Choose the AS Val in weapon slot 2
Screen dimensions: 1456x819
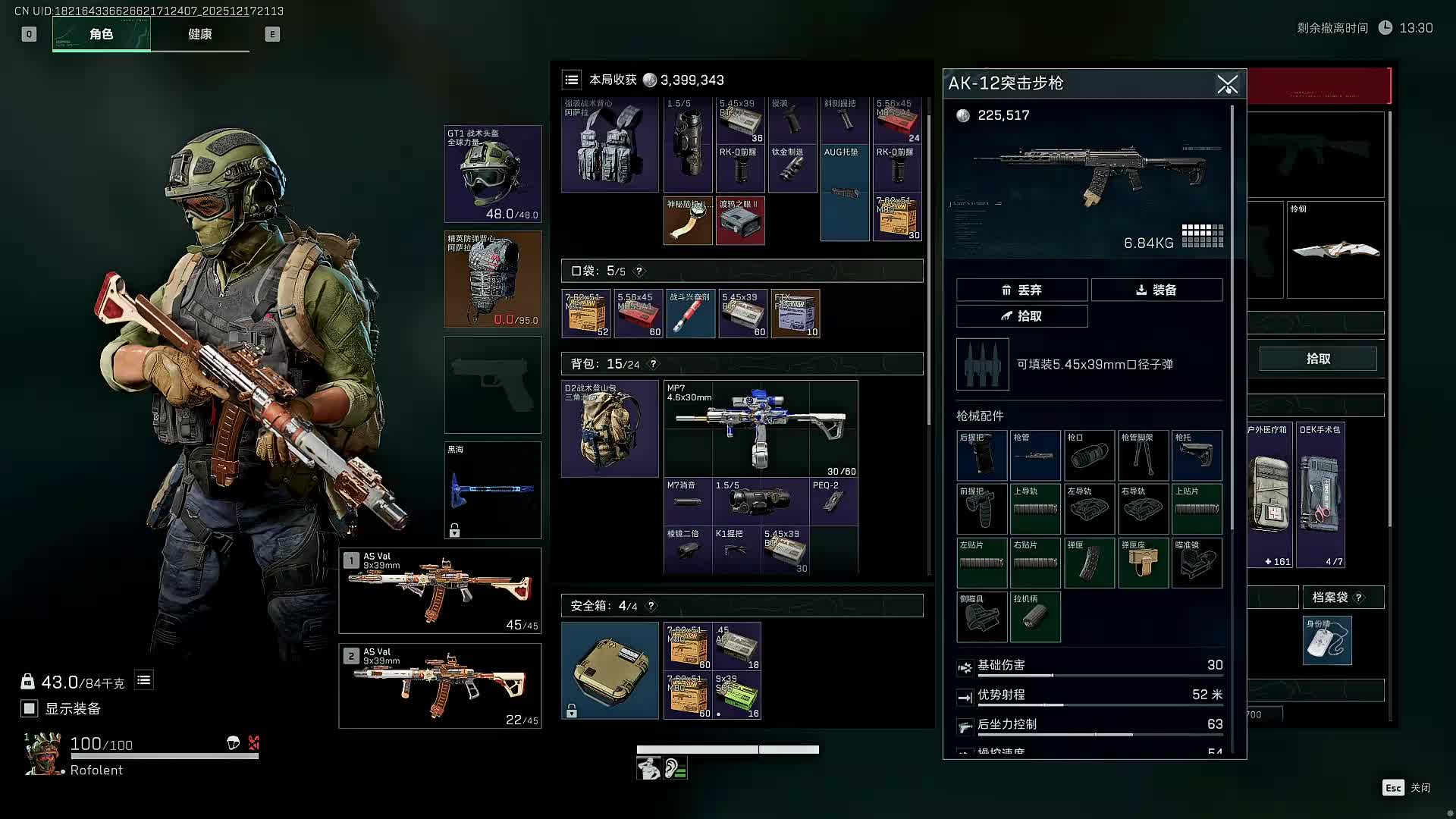pos(440,686)
